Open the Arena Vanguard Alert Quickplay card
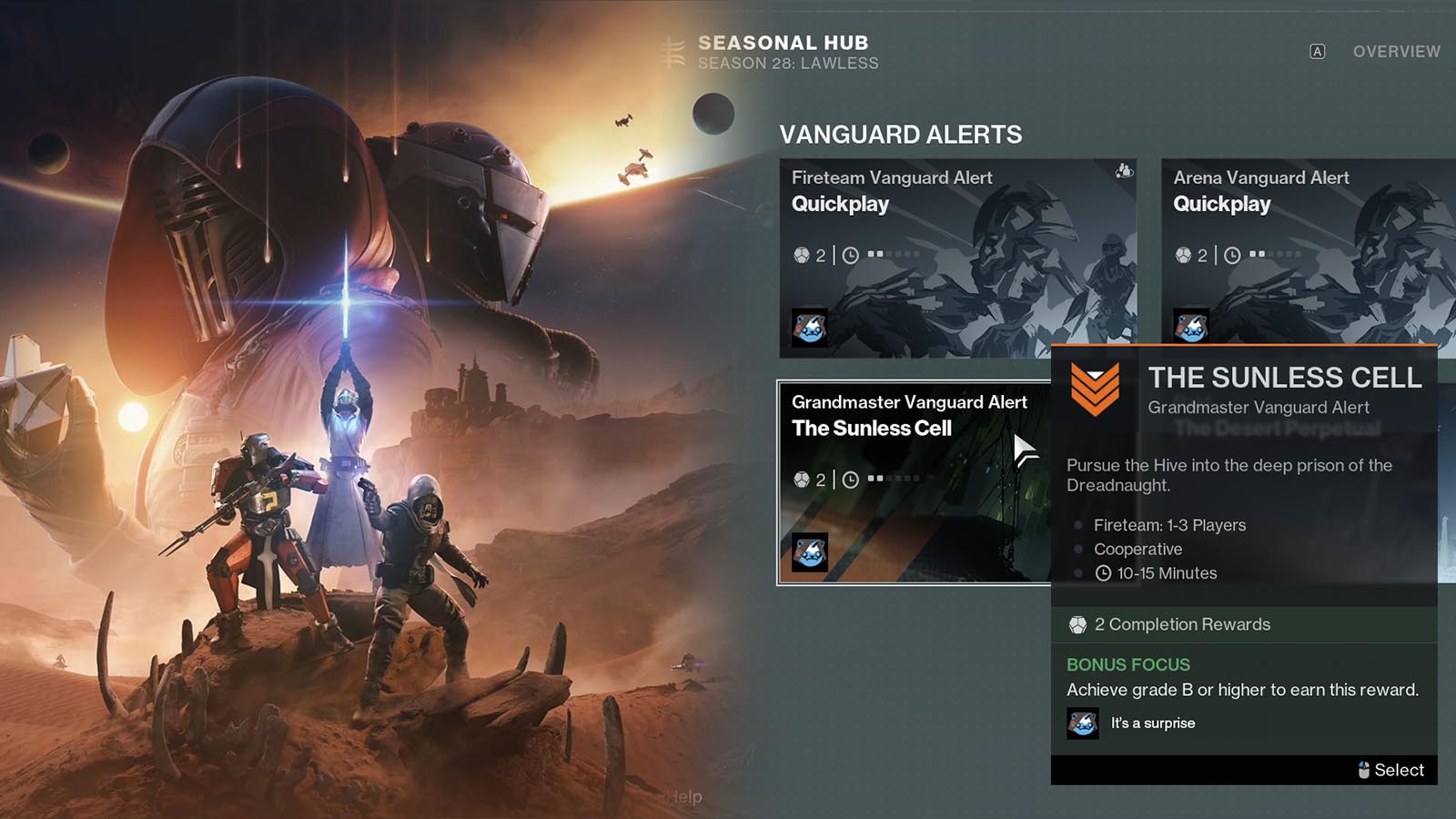The image size is (1456, 819). click(1301, 255)
